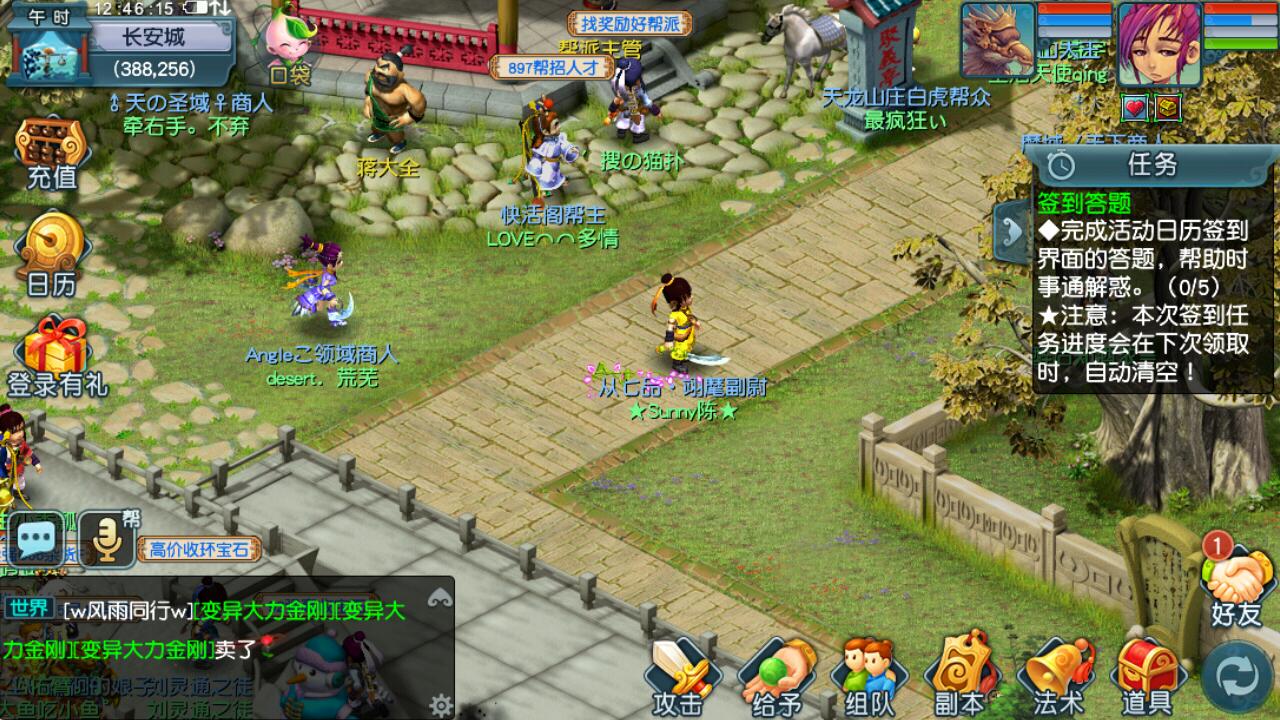Activate the 帮 guild voice microphone

[107, 541]
